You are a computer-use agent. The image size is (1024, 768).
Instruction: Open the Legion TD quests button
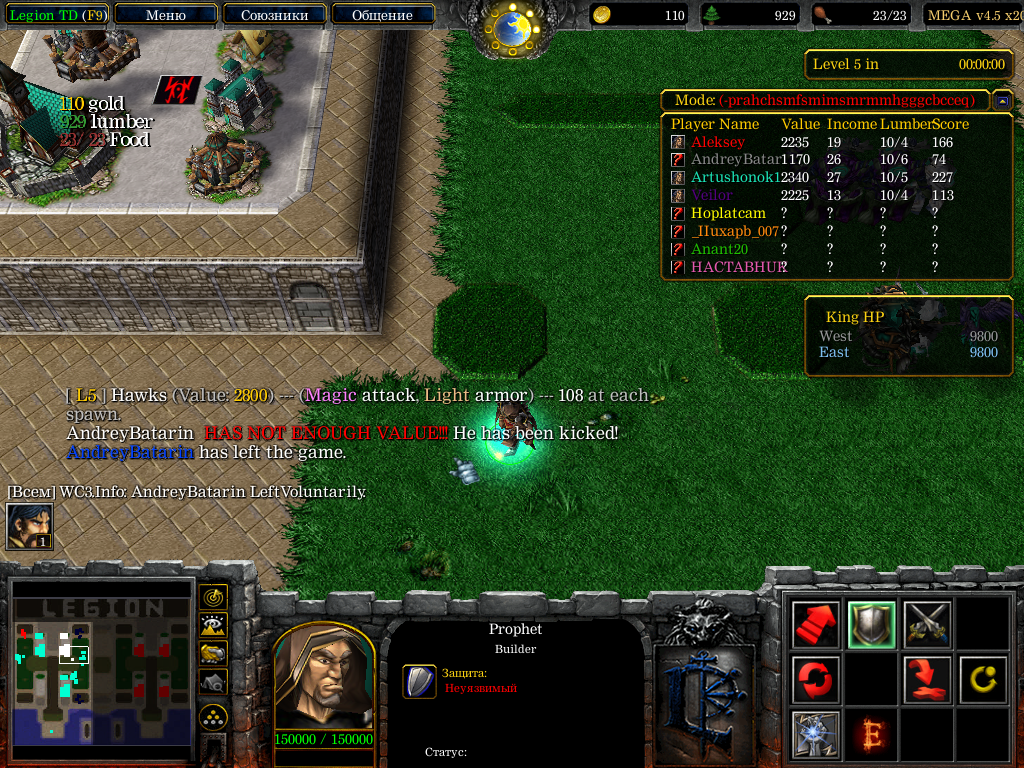[57, 15]
